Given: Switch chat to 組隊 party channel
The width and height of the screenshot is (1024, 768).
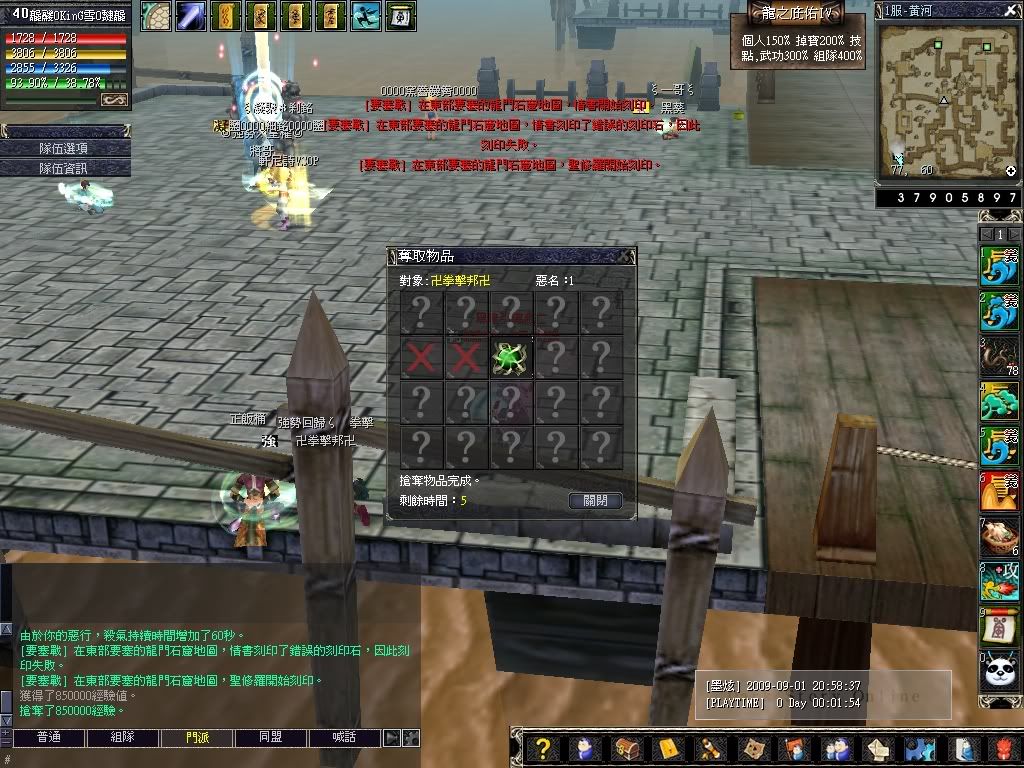Looking at the screenshot, I should point(123,738).
